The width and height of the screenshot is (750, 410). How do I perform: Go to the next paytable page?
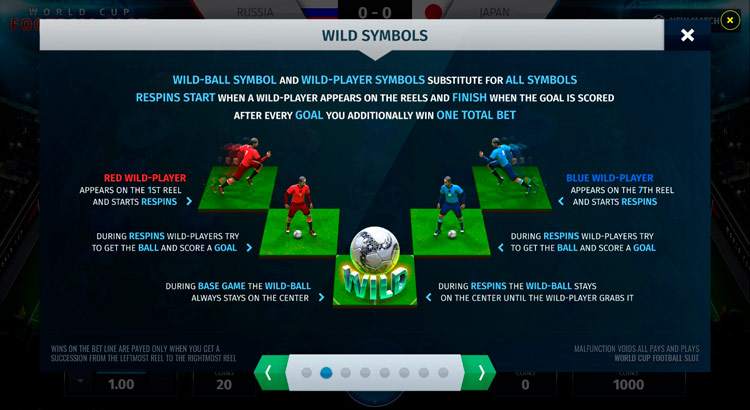tap(481, 373)
